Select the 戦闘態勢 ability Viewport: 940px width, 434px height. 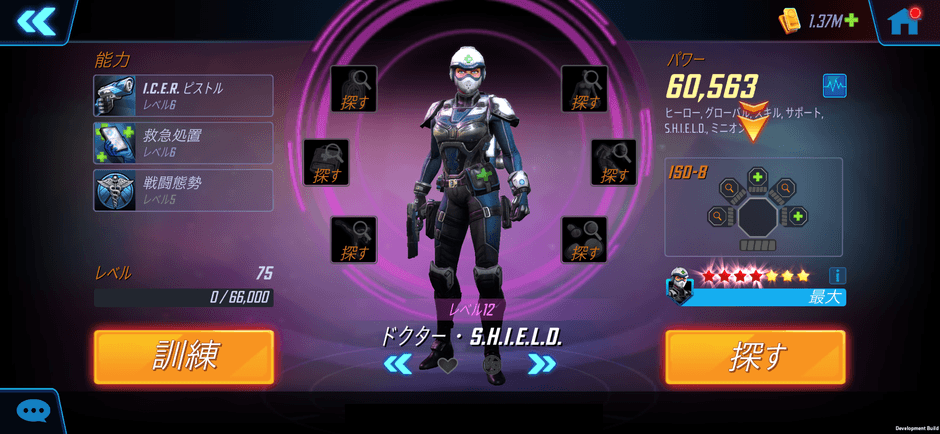pyautogui.click(x=183, y=190)
